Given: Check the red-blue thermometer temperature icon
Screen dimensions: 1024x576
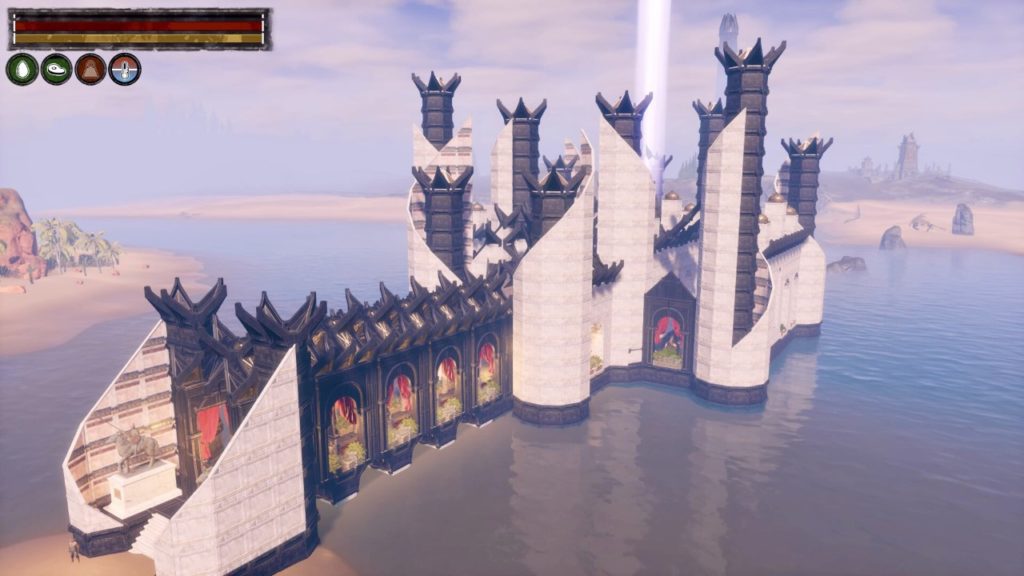Looking at the screenshot, I should pyautogui.click(x=125, y=69).
